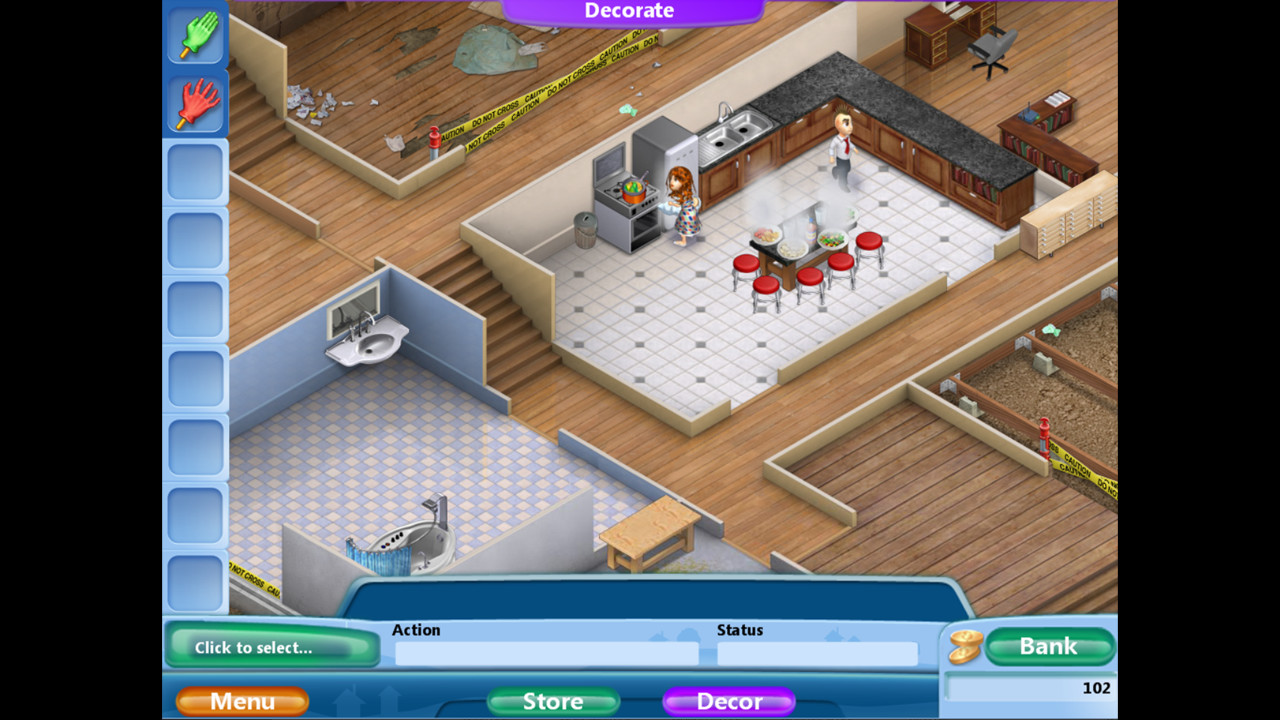Select the green praise glove tool
The width and height of the screenshot is (1280, 720).
196,36
